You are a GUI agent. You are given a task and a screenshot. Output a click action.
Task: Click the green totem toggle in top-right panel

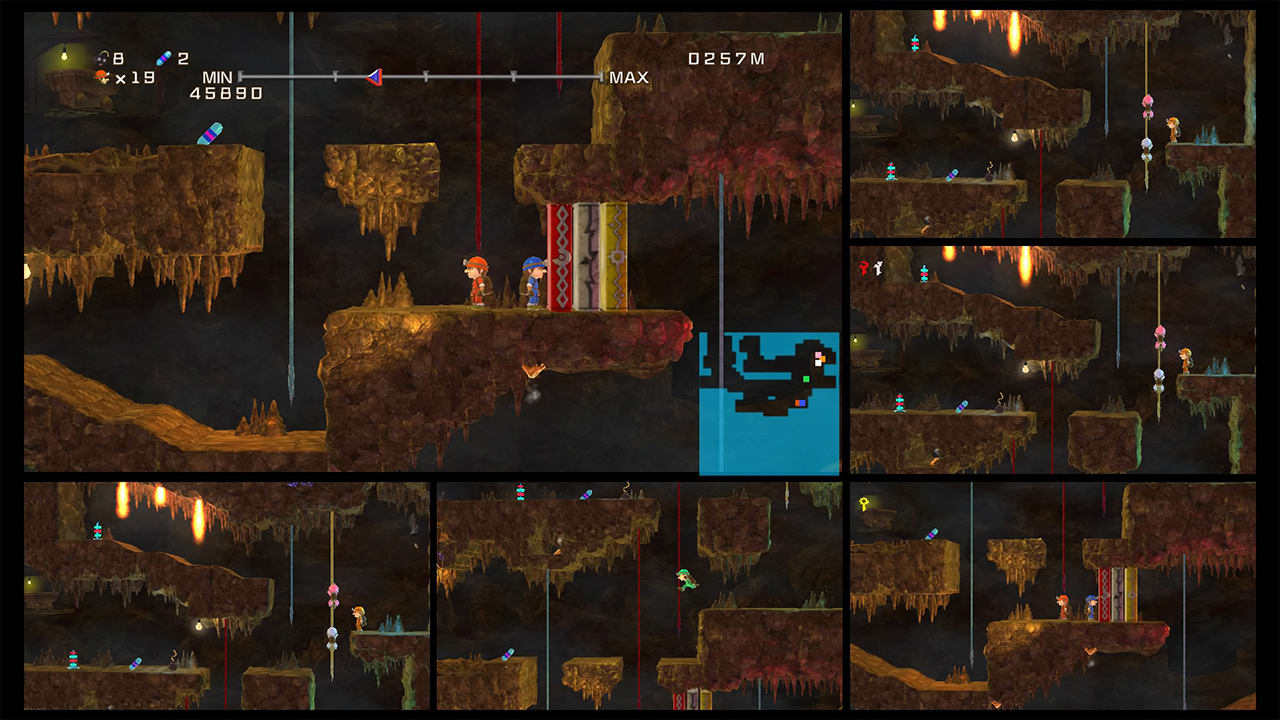(x=916, y=42)
